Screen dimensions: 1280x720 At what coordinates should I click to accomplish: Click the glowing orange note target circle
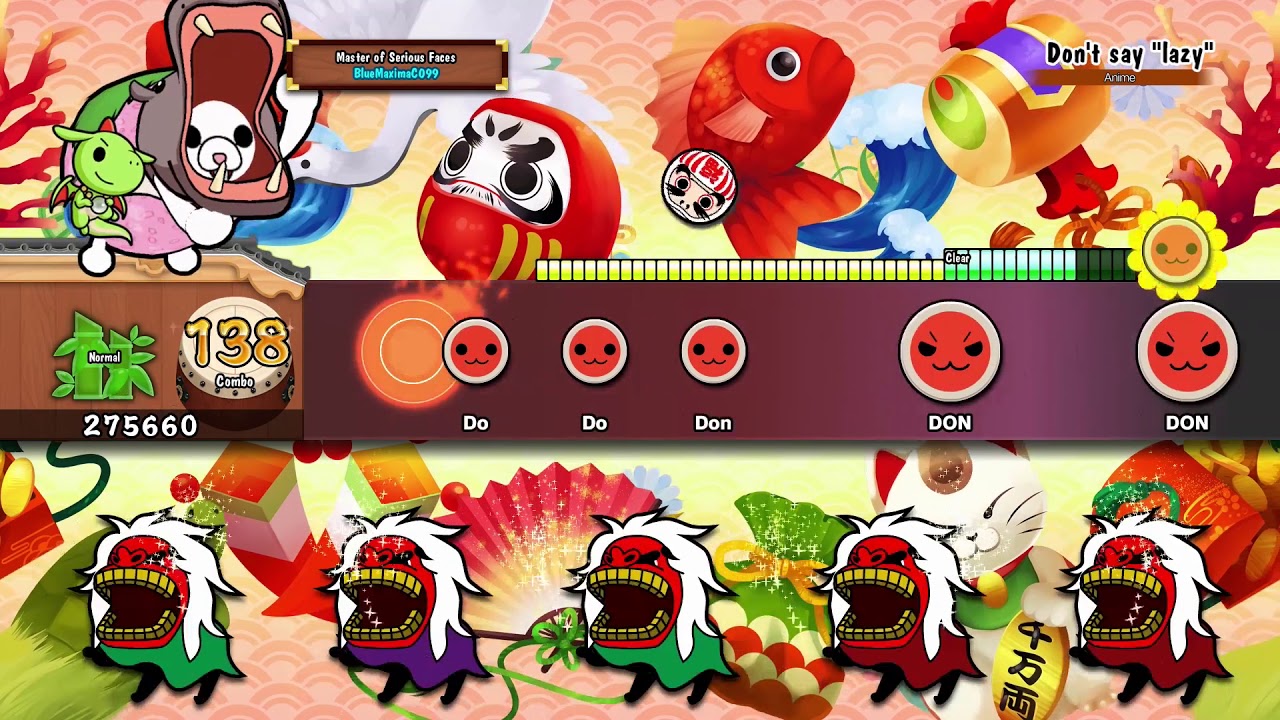click(406, 351)
